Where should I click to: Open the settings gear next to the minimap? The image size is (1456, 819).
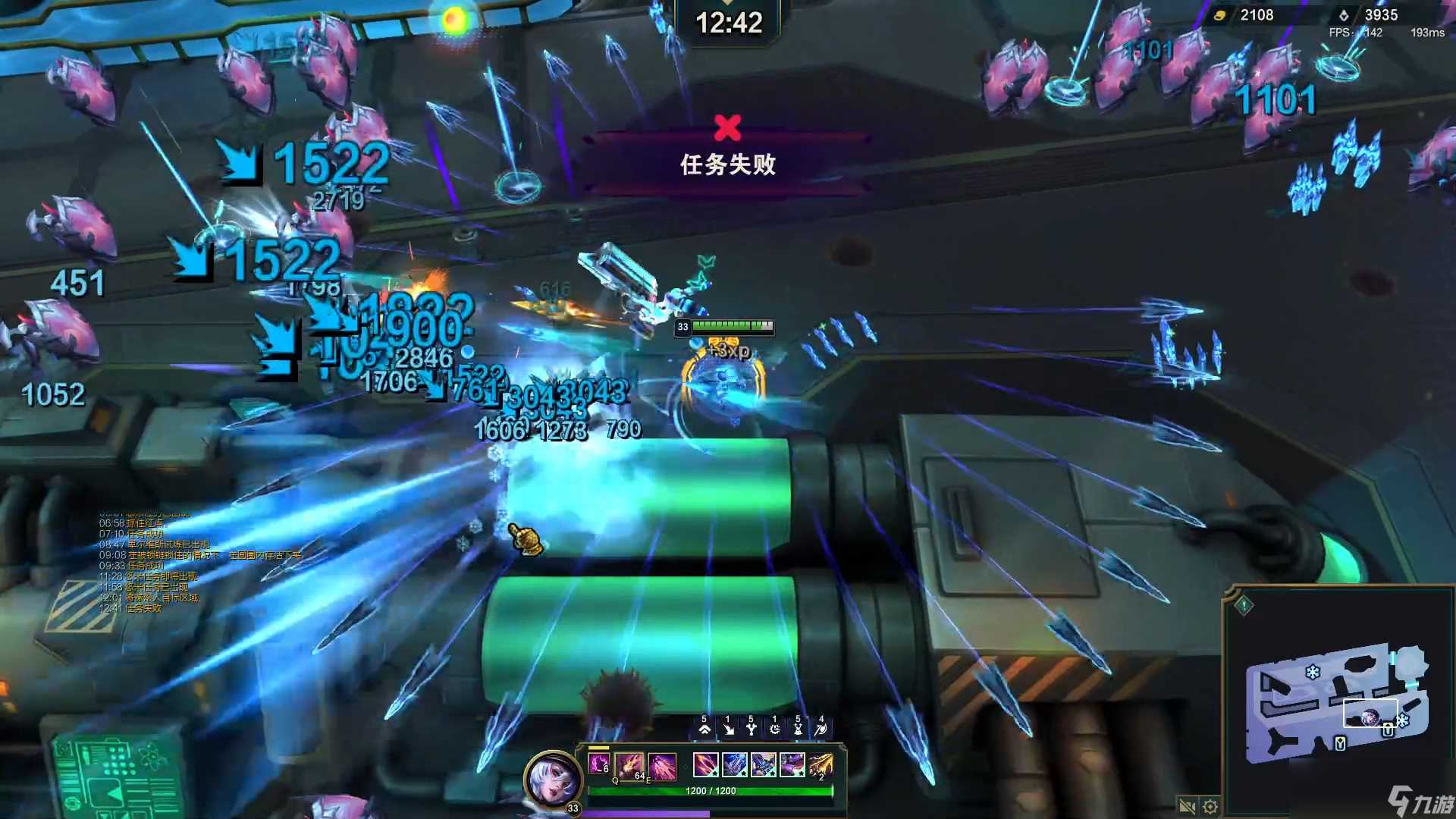(1210, 807)
